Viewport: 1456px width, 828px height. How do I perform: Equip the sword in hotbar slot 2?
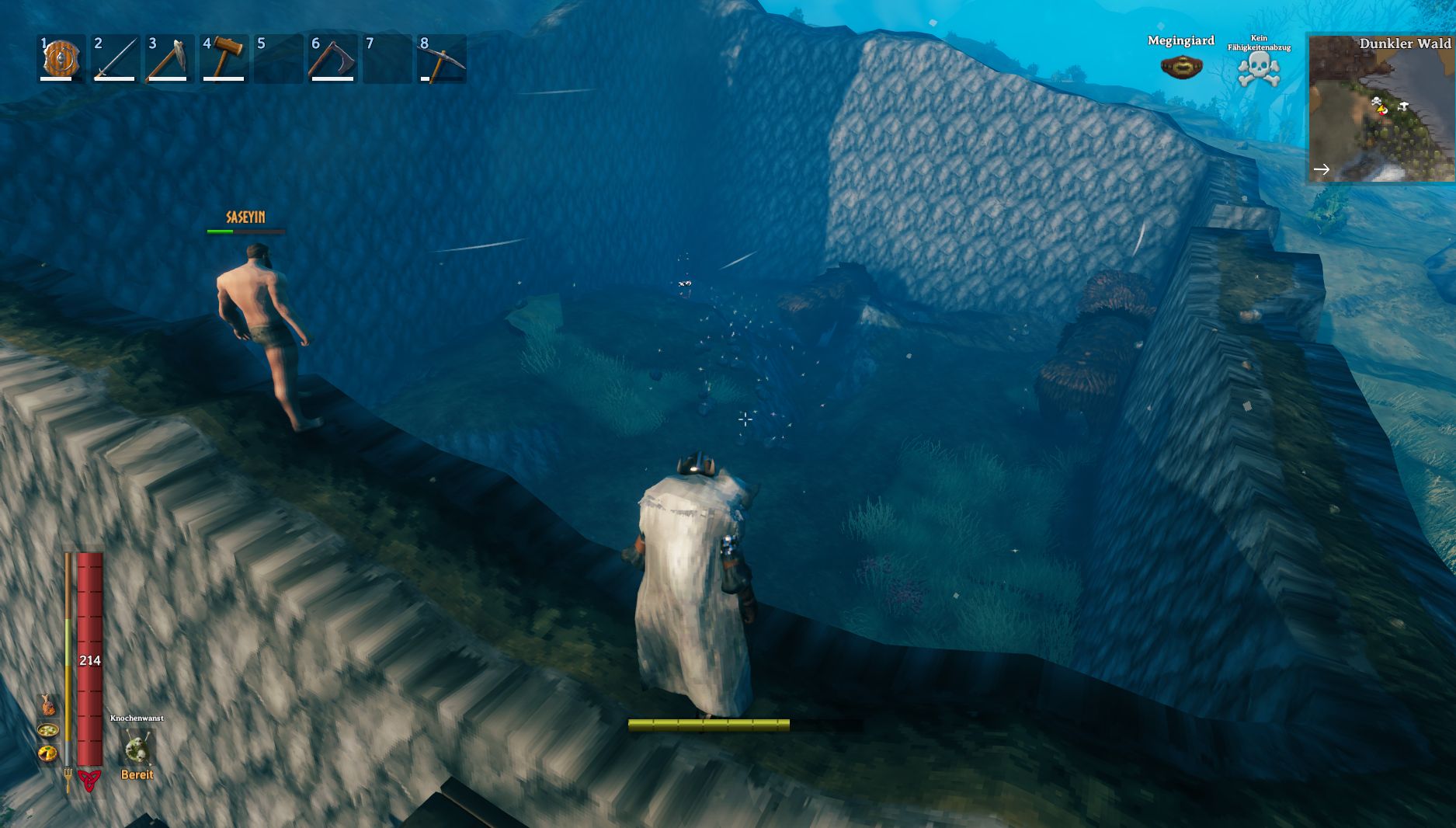(116, 58)
